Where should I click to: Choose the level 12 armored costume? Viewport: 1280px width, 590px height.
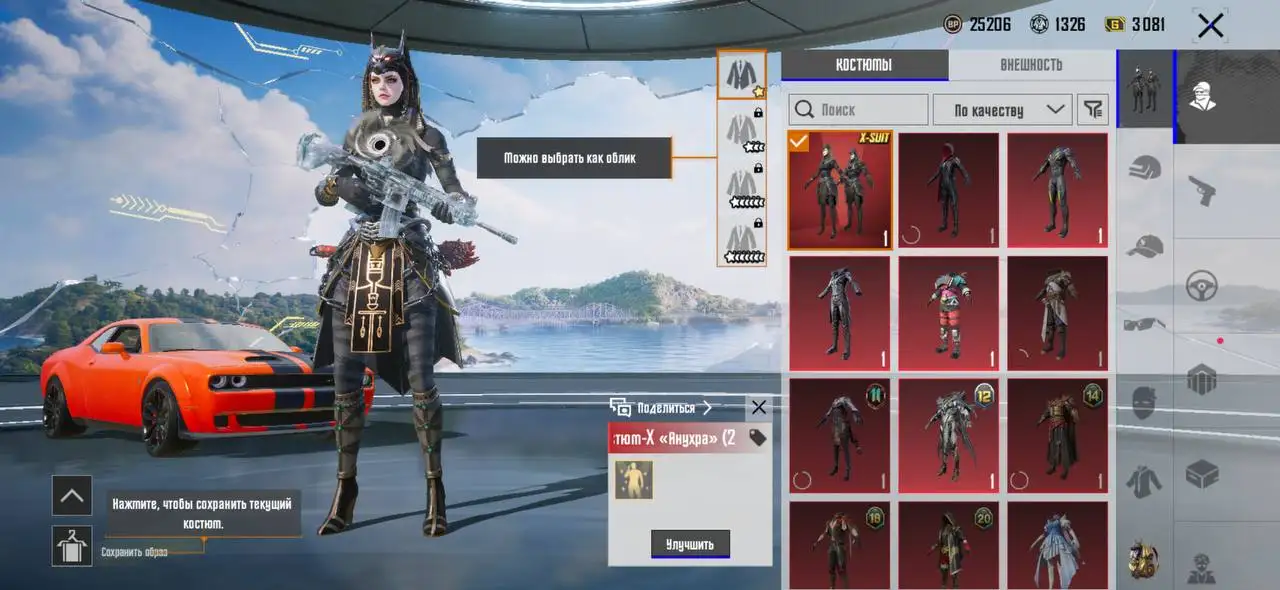(948, 435)
